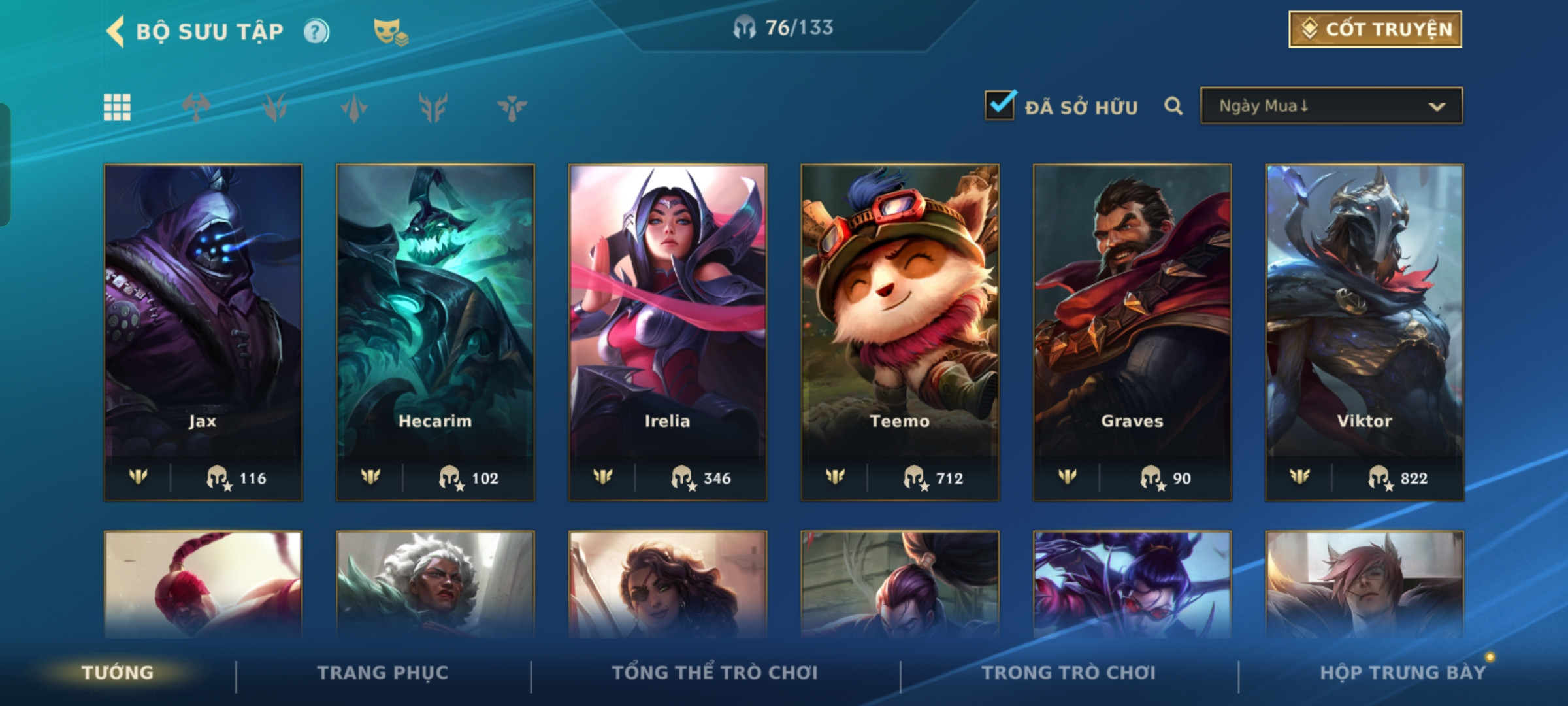
Task: Open the Tổng Thể Trò Chơi tab
Action: (x=715, y=673)
